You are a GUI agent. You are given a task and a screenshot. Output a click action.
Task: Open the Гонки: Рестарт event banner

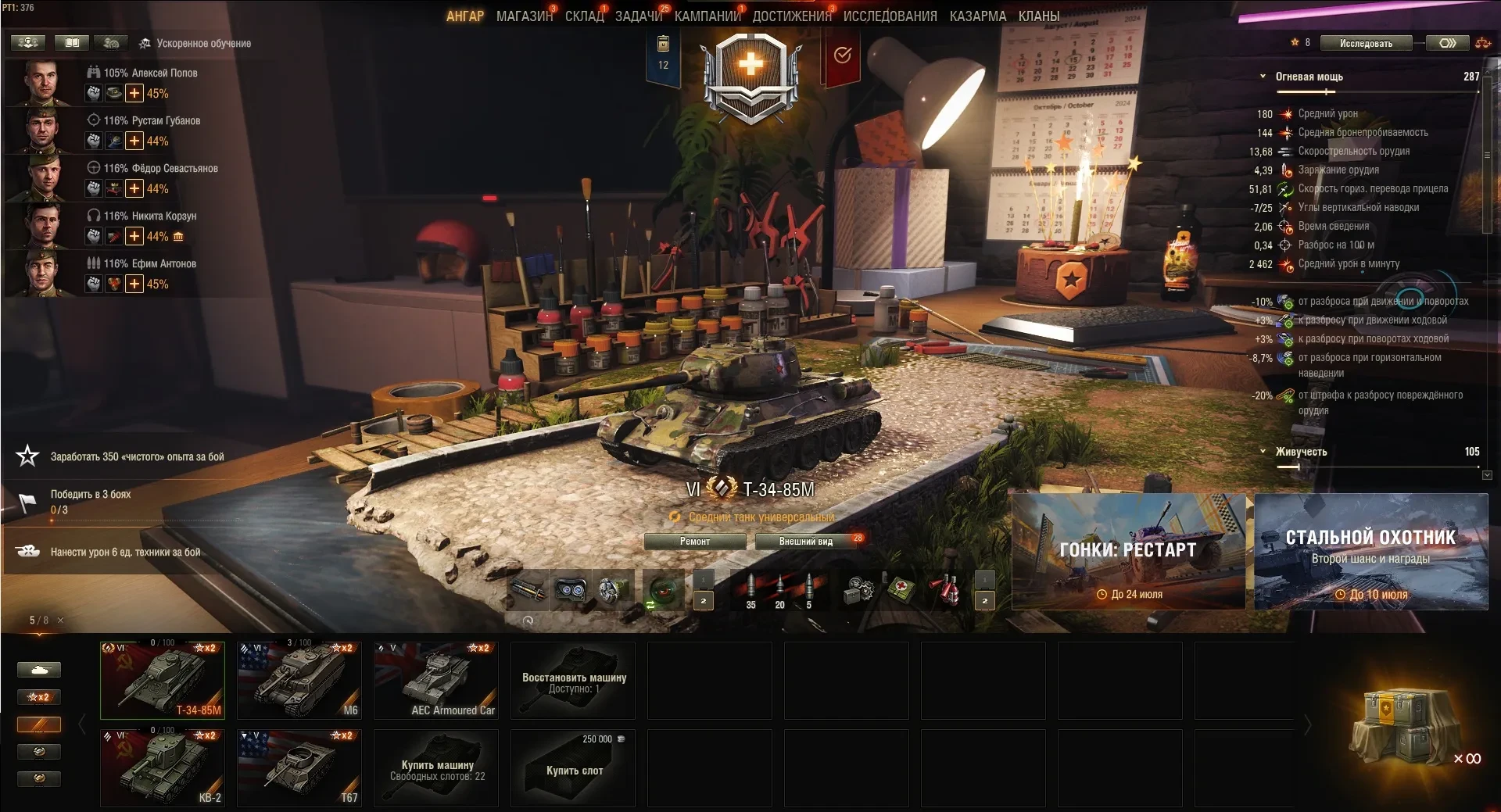(1128, 552)
